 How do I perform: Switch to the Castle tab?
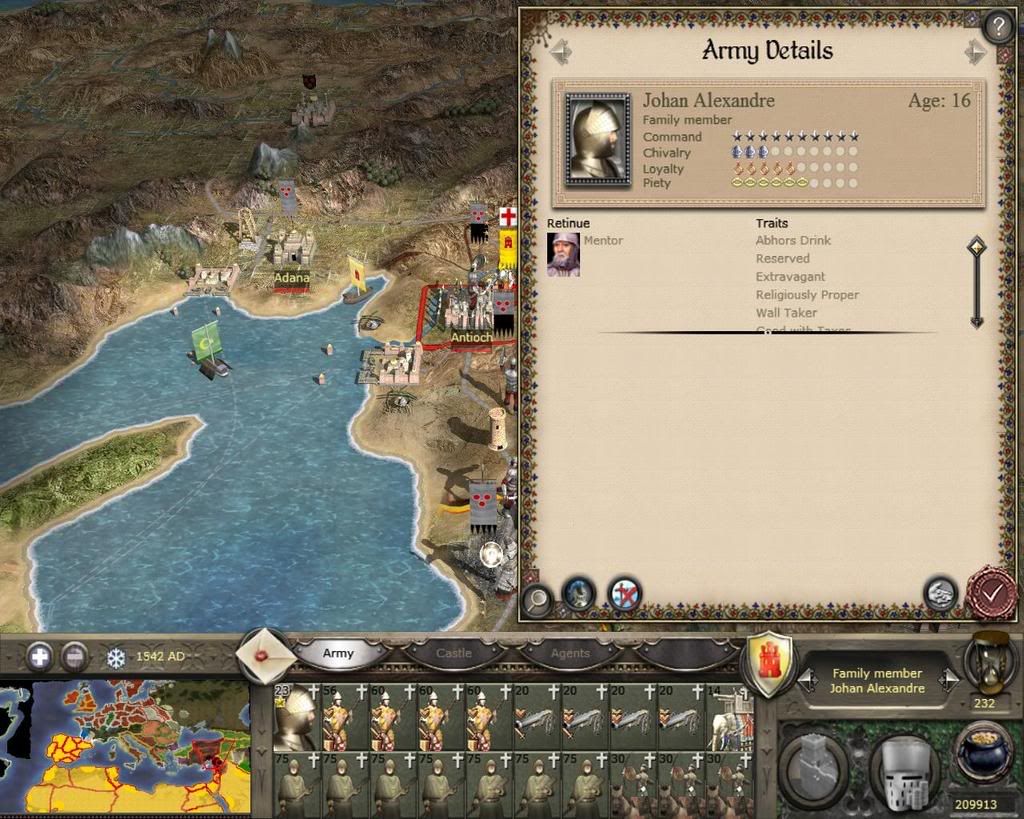454,654
